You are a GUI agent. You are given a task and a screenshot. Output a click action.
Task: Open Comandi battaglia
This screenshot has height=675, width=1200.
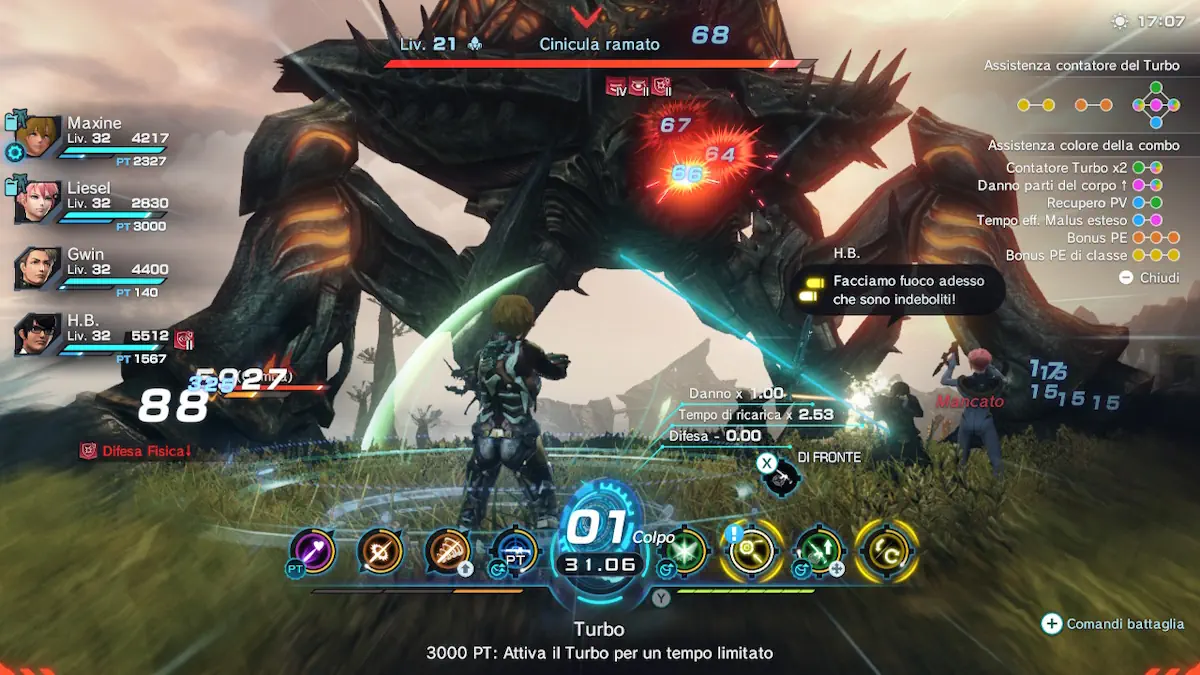click(x=1114, y=624)
